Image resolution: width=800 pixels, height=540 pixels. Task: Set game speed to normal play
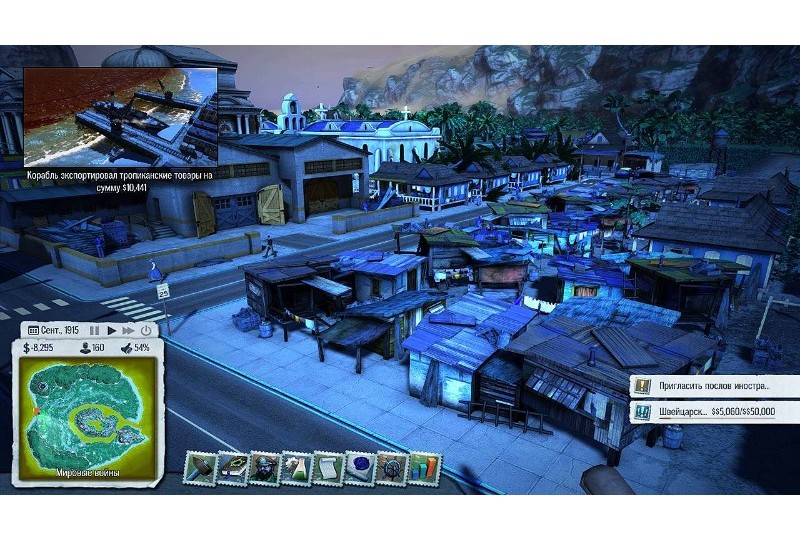[x=111, y=329]
